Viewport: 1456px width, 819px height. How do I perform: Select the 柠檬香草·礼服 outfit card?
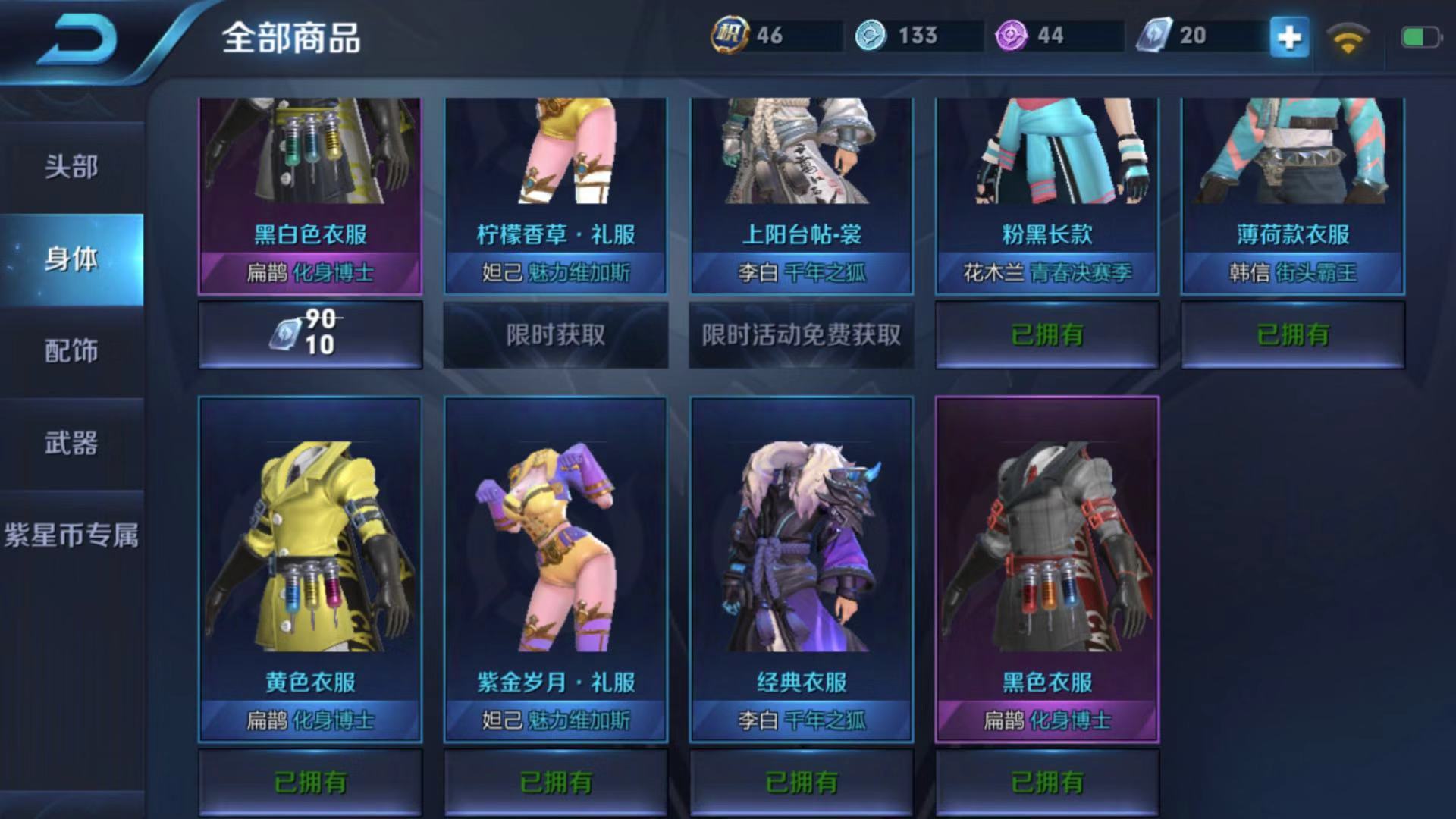tap(556, 193)
